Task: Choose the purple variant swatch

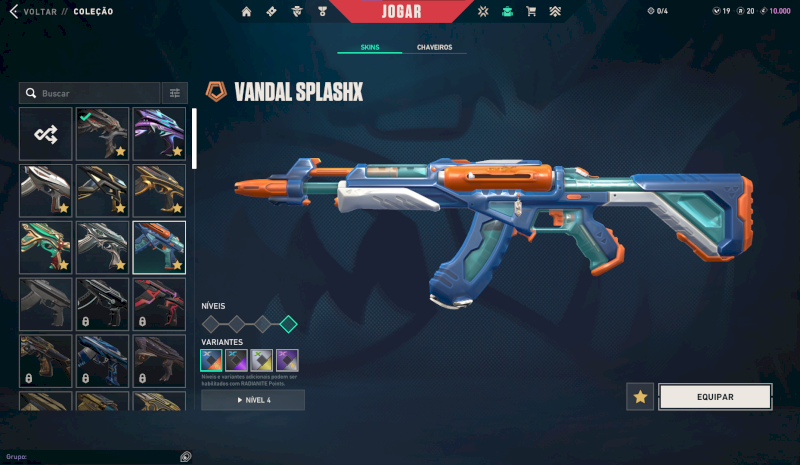Action: (287, 359)
